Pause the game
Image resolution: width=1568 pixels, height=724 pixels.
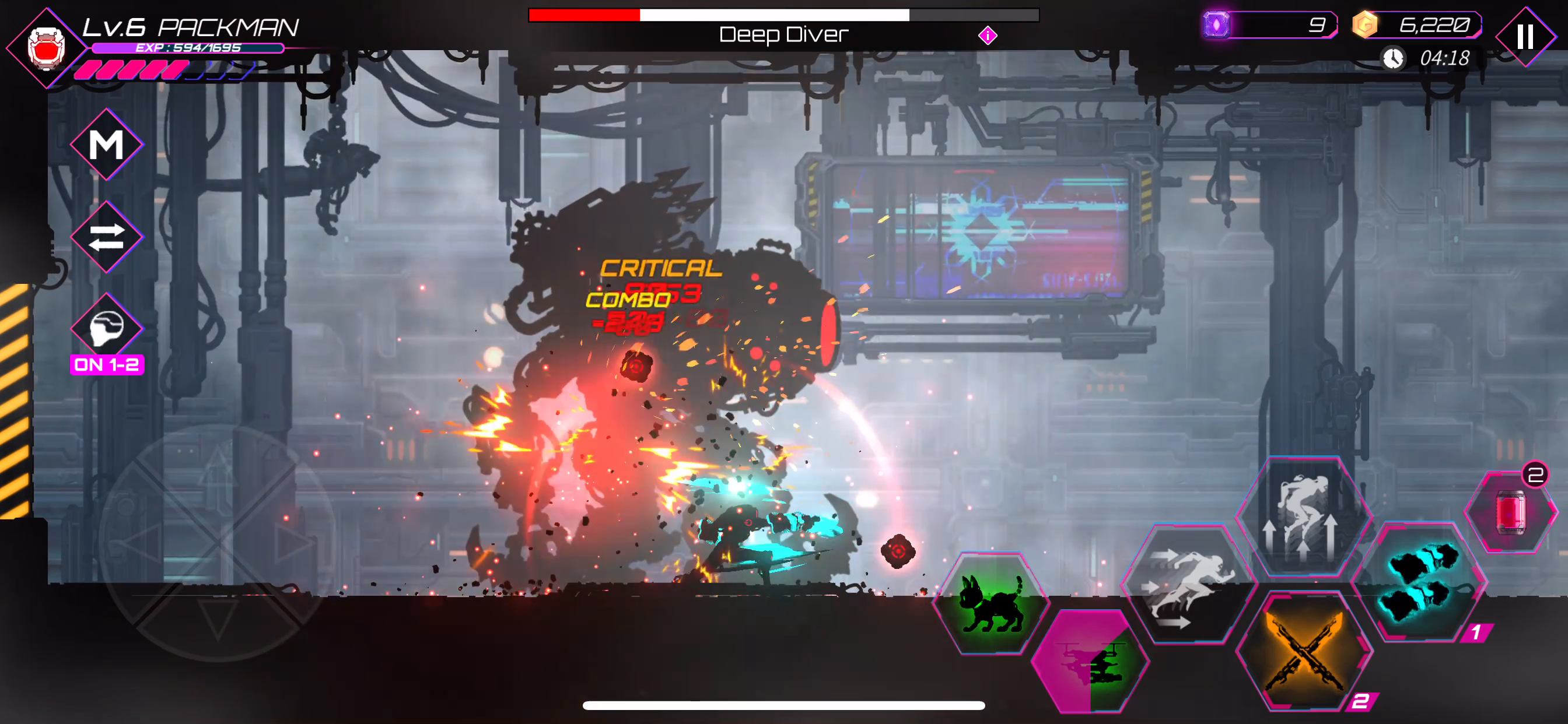[x=1525, y=37]
